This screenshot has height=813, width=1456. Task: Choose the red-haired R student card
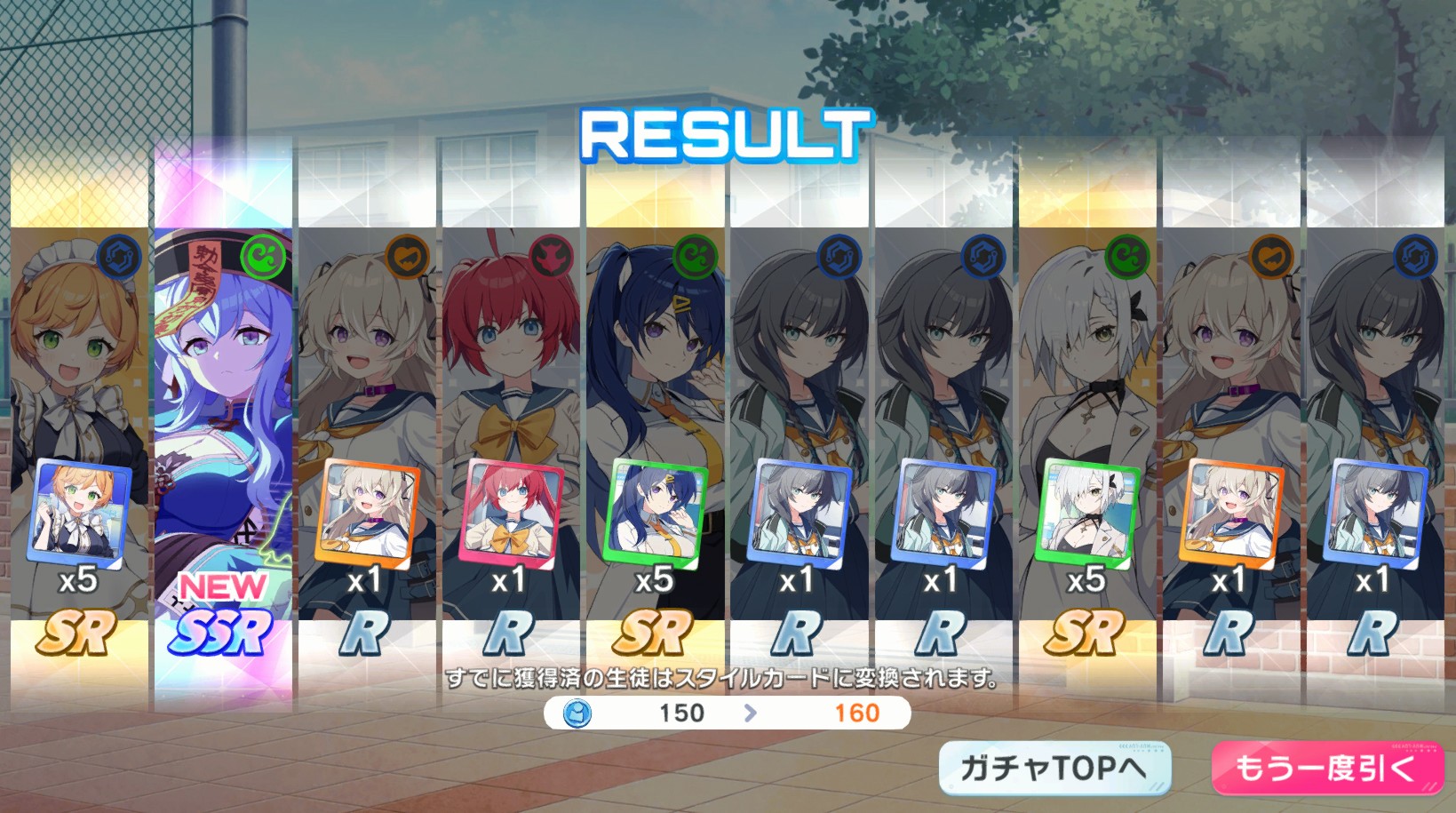click(511, 426)
